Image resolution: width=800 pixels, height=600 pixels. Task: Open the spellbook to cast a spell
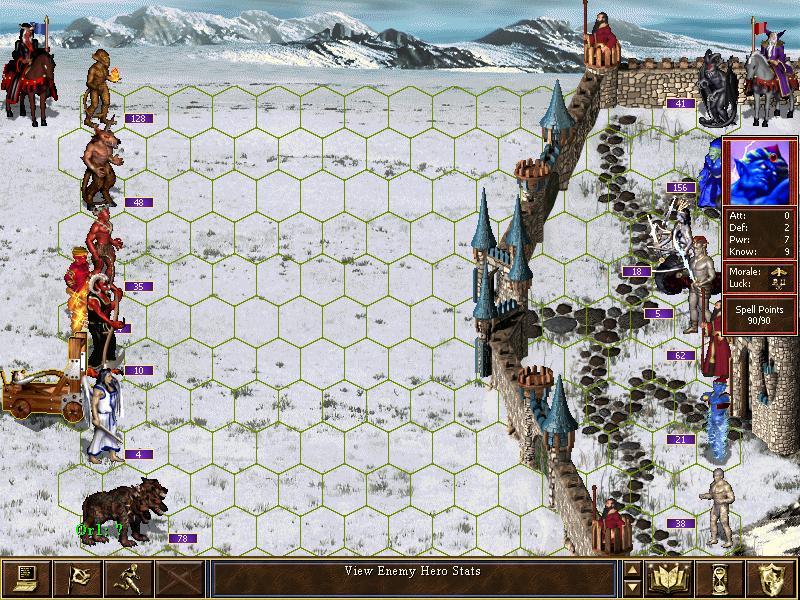[x=670, y=577]
